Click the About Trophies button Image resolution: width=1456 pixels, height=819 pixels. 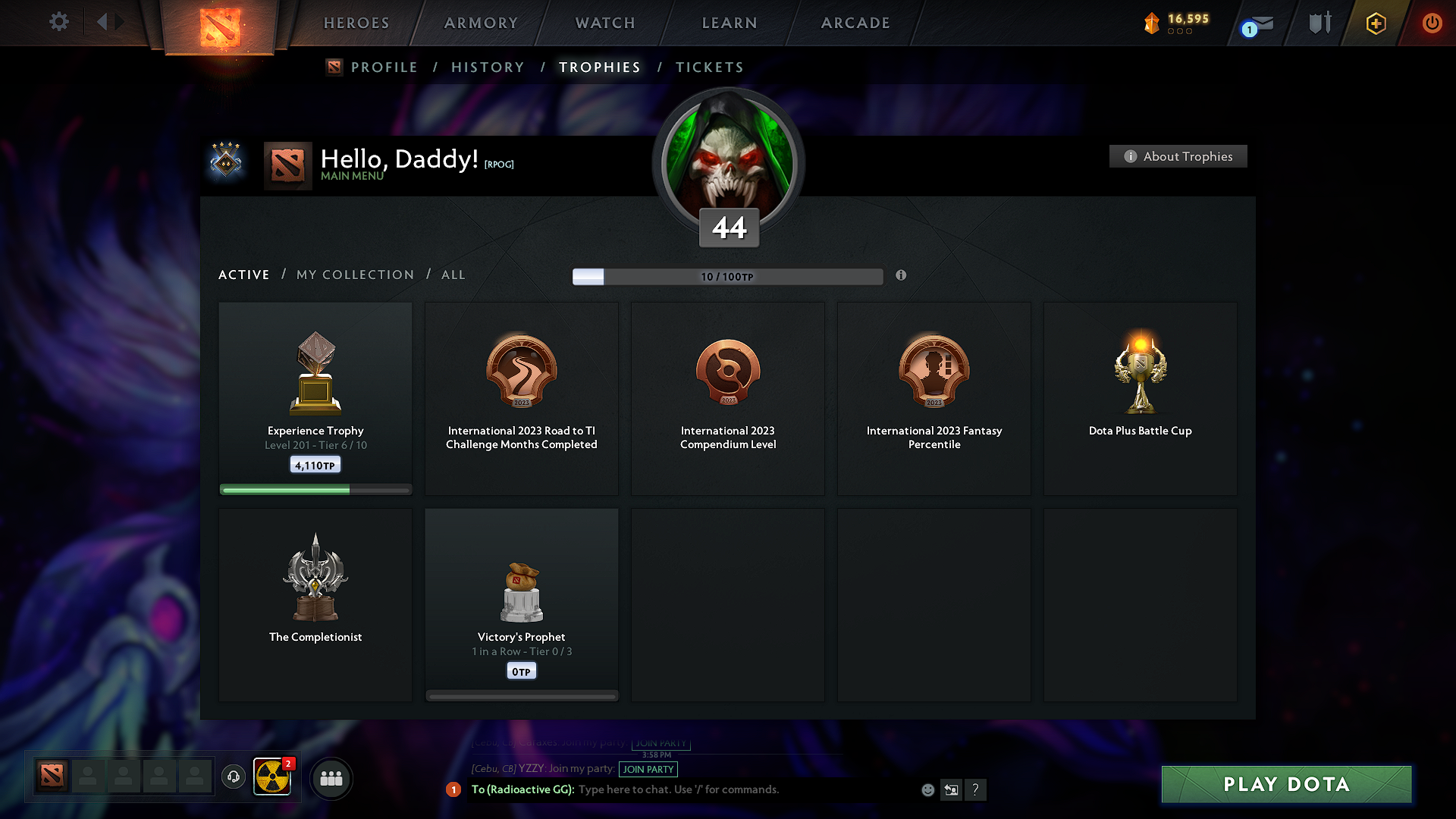point(1178,156)
